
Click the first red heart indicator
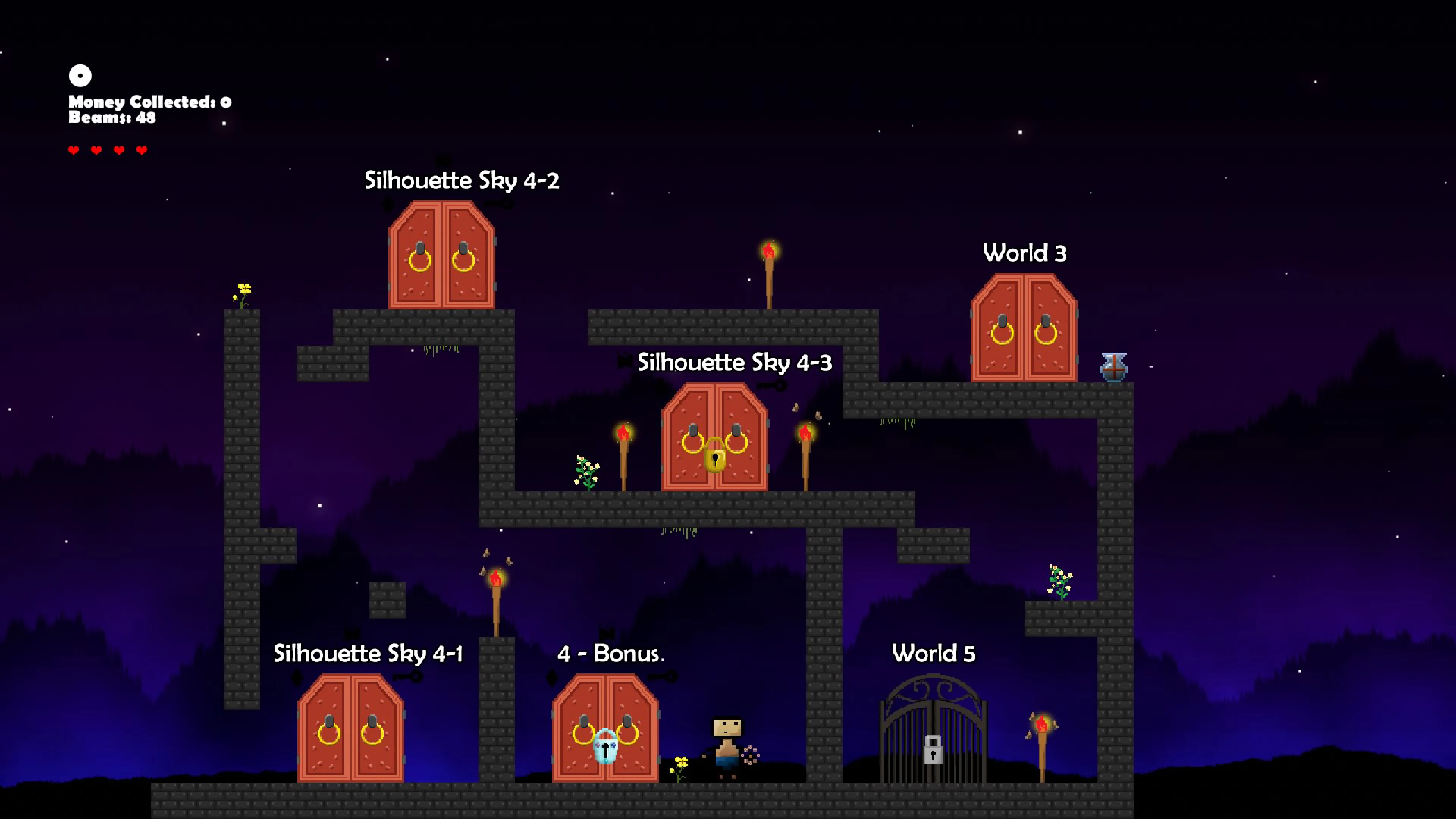74,150
